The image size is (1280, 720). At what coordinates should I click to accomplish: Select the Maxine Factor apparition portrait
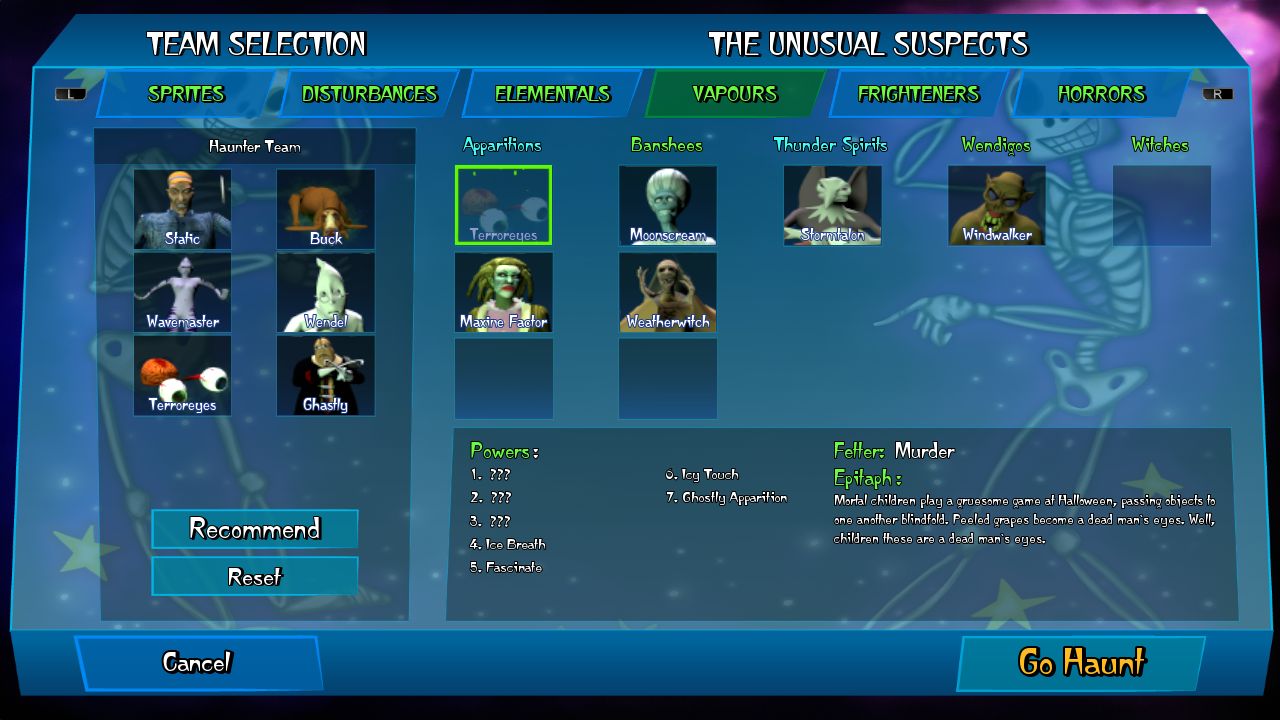(503, 292)
